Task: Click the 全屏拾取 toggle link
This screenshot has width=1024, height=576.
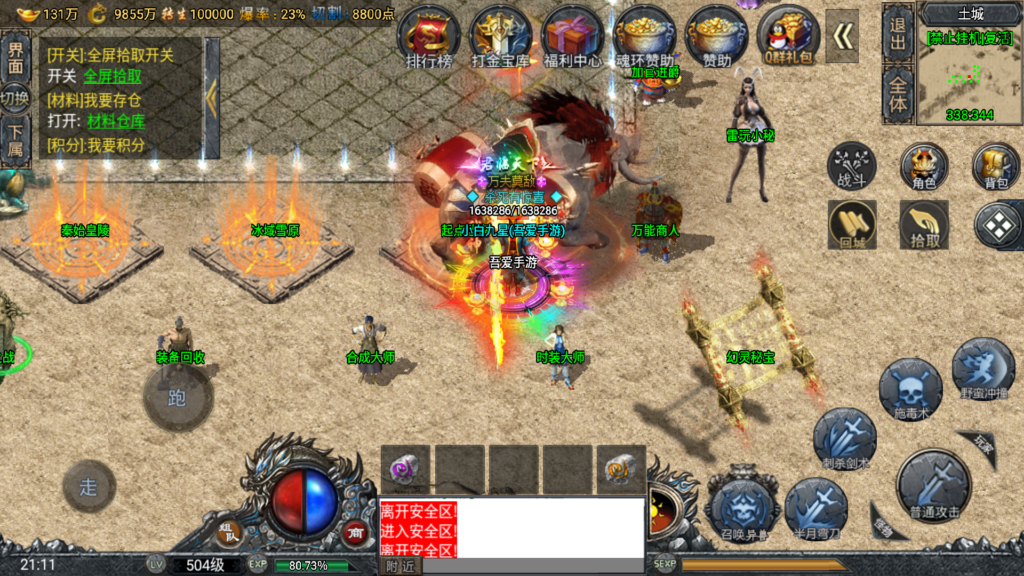Action: pos(112,76)
